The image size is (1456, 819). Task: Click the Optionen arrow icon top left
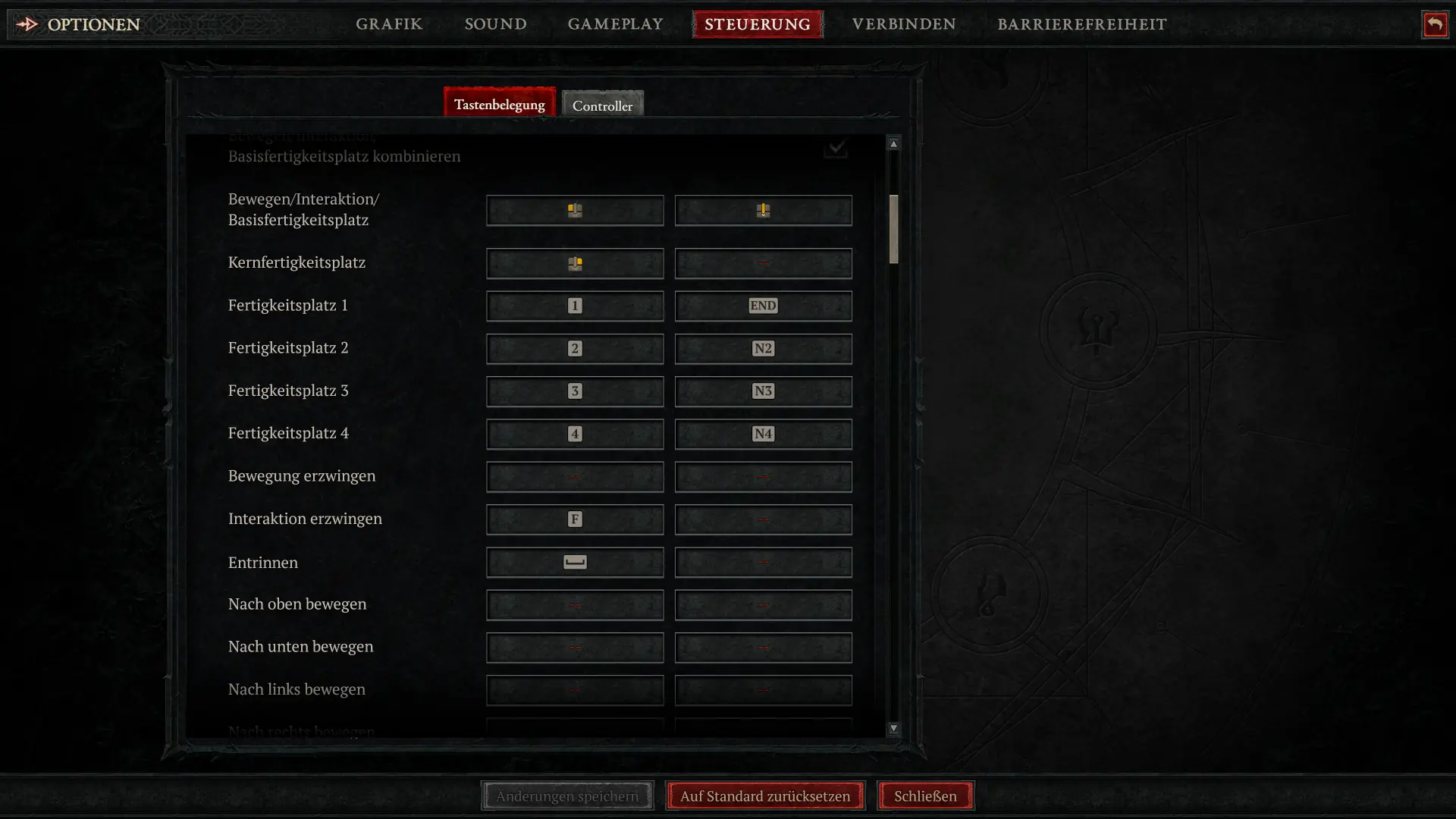[x=27, y=24]
